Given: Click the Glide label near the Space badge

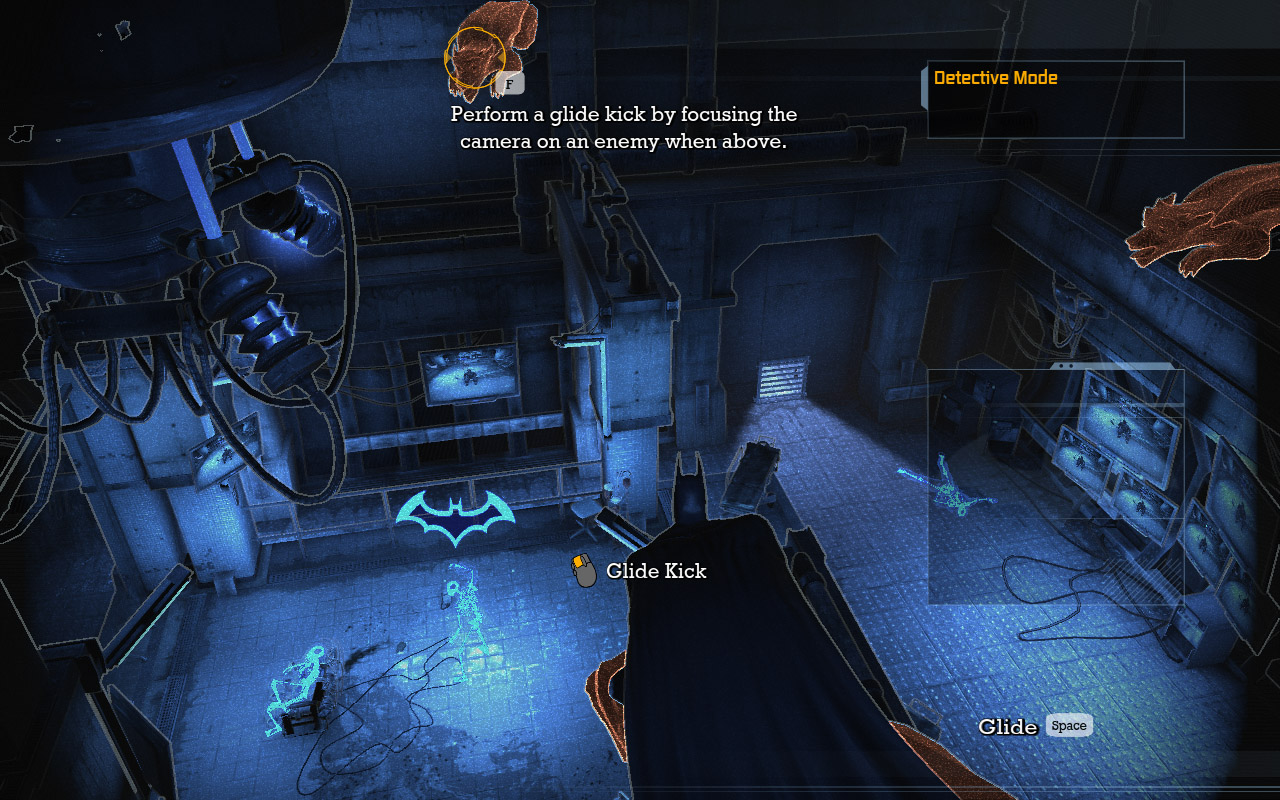Looking at the screenshot, I should tap(1010, 727).
